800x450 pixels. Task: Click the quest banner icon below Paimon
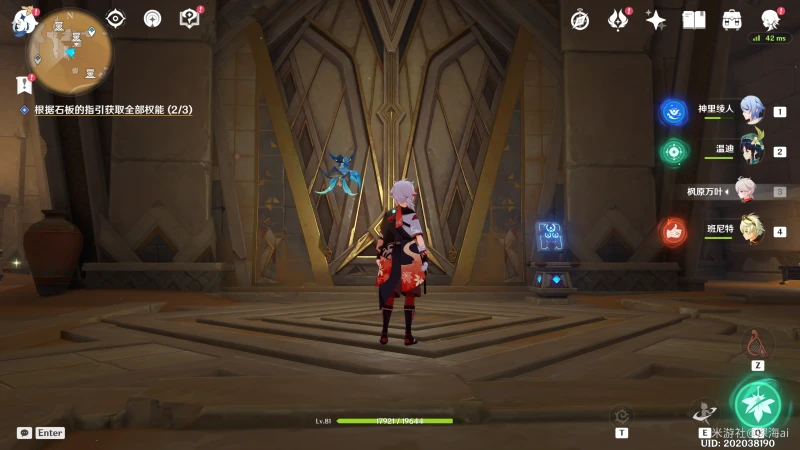[x=24, y=84]
